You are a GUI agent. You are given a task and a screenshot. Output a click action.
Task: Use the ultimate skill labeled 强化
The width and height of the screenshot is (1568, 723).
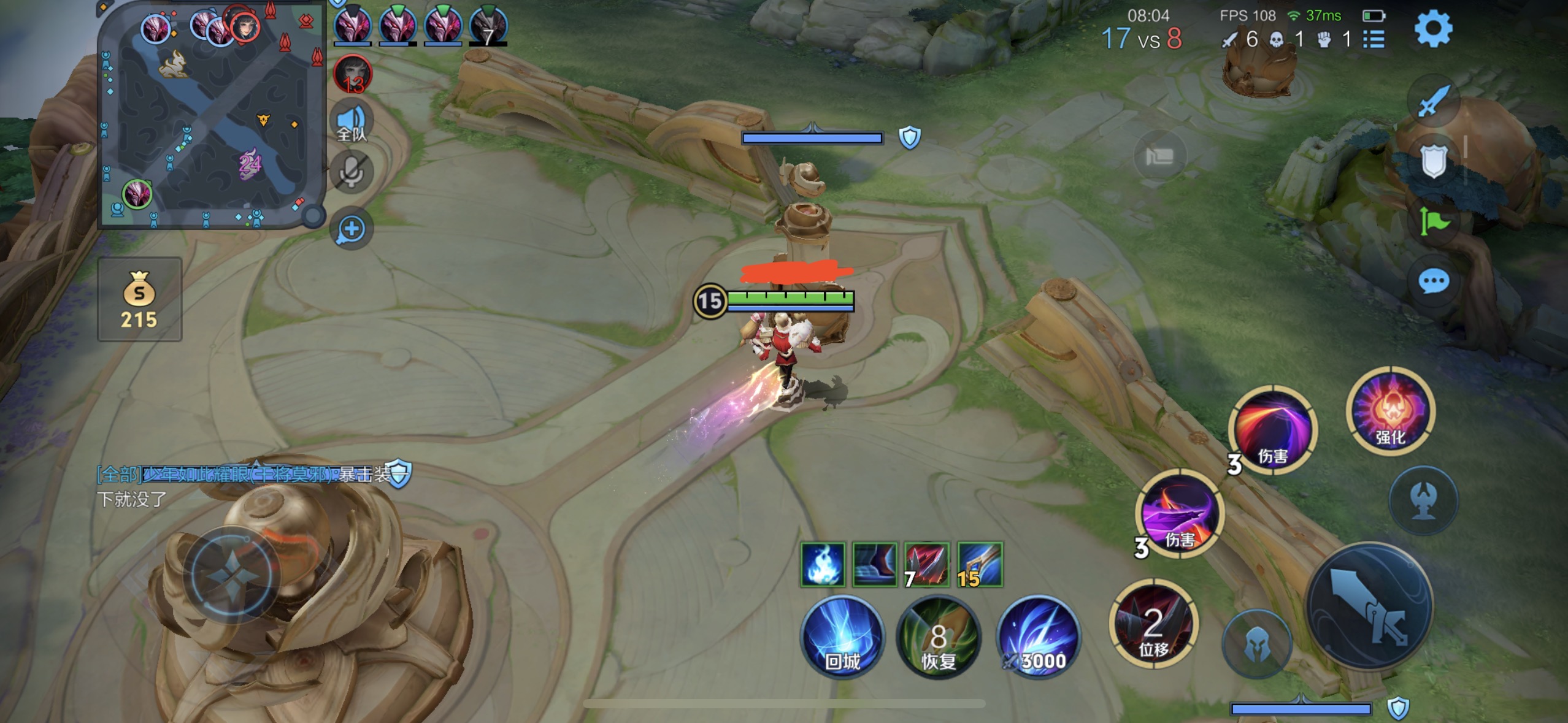pyautogui.click(x=1390, y=411)
